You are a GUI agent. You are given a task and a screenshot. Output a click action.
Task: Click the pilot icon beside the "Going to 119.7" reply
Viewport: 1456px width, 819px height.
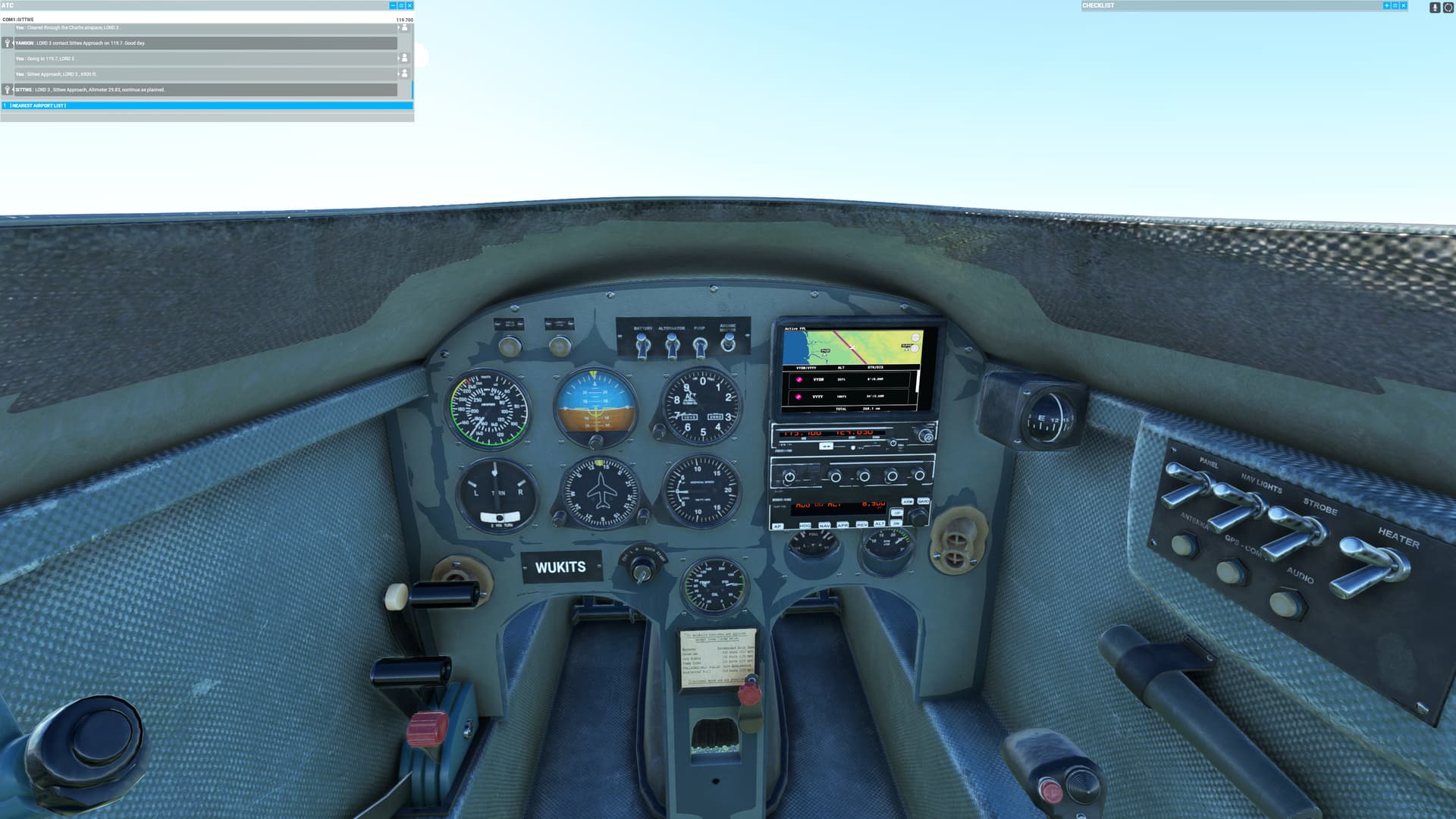pyautogui.click(x=405, y=58)
